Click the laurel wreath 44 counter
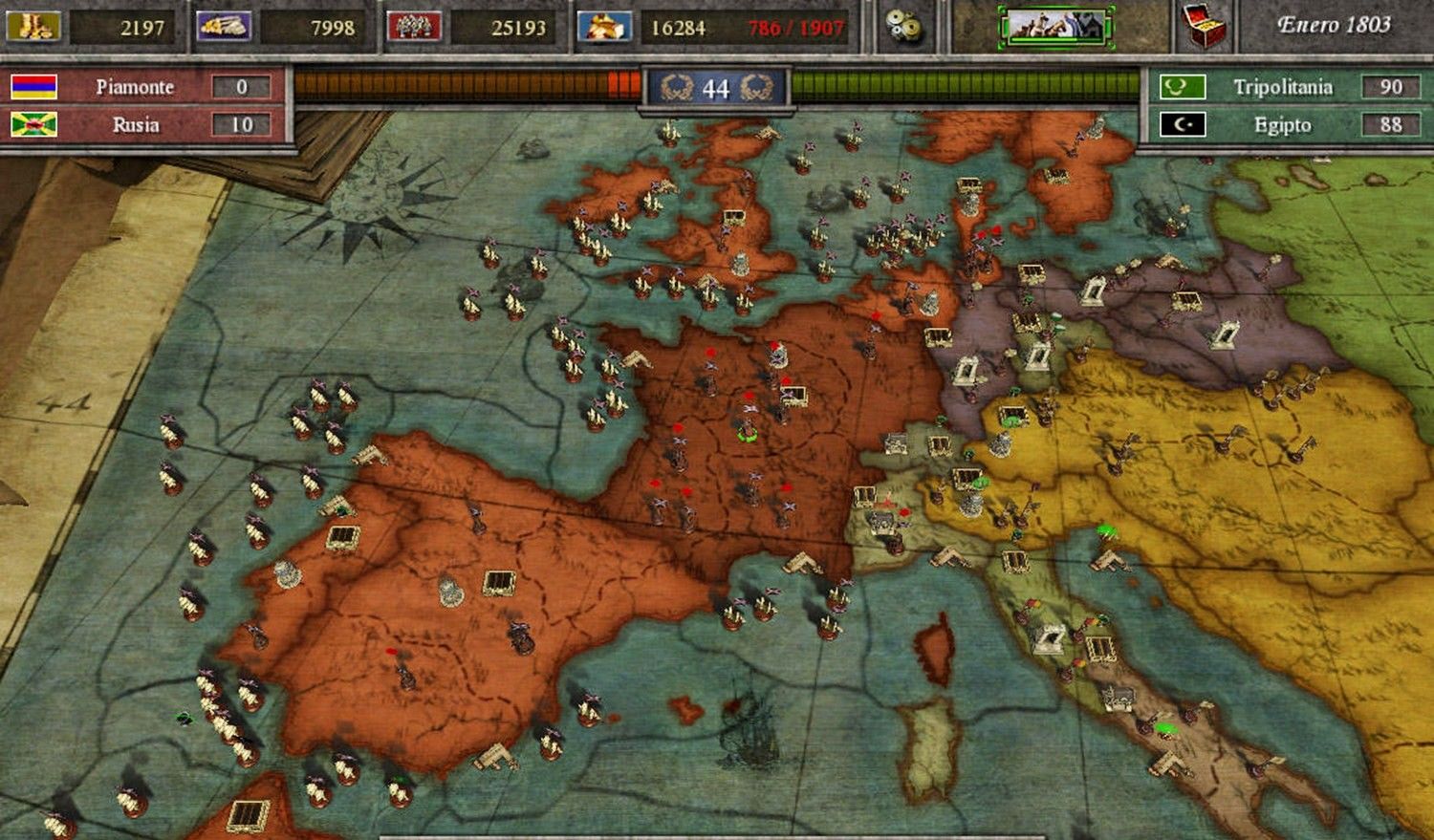This screenshot has width=1434, height=840. pyautogui.click(x=716, y=89)
